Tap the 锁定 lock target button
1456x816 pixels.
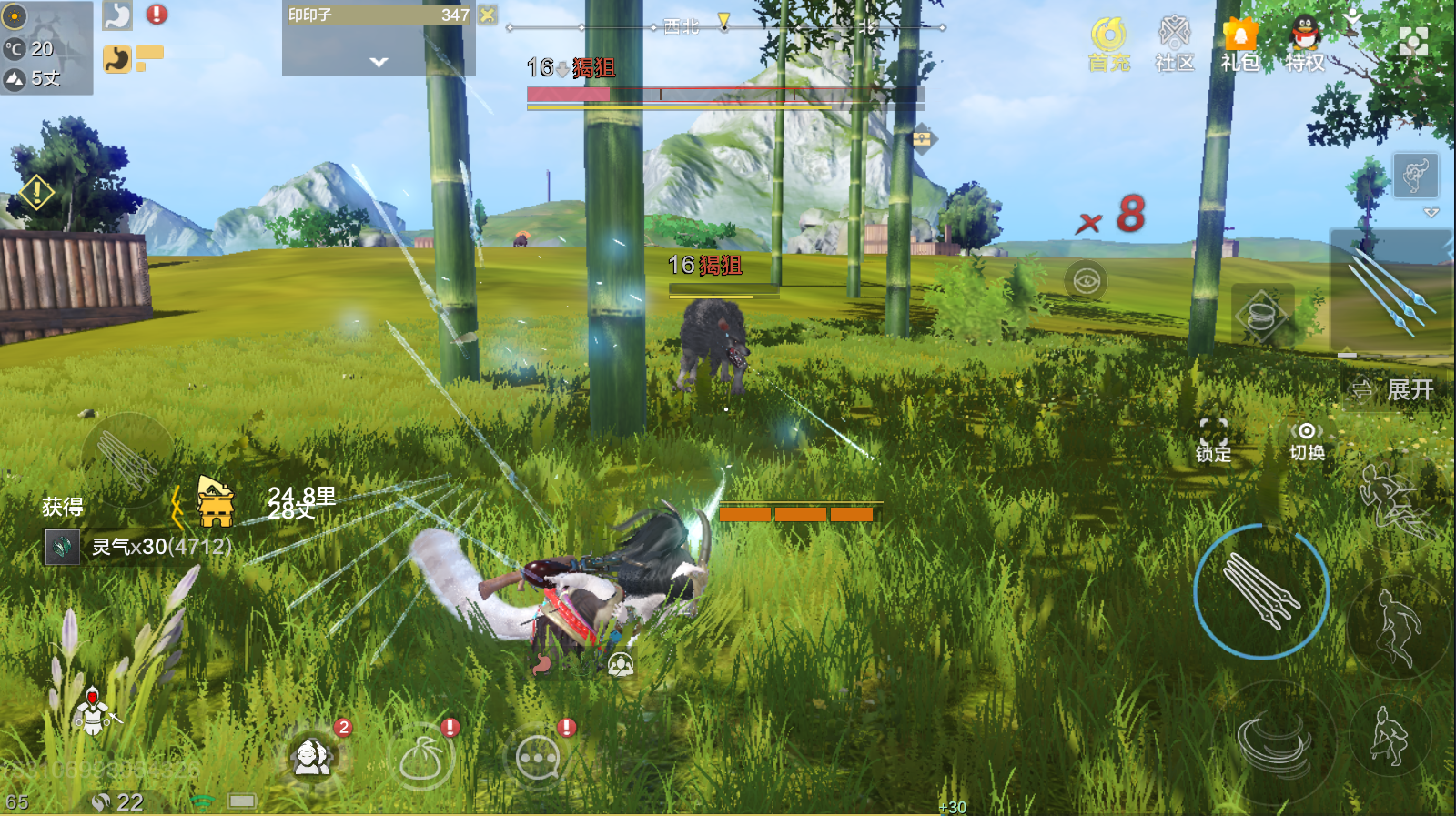(x=1213, y=440)
